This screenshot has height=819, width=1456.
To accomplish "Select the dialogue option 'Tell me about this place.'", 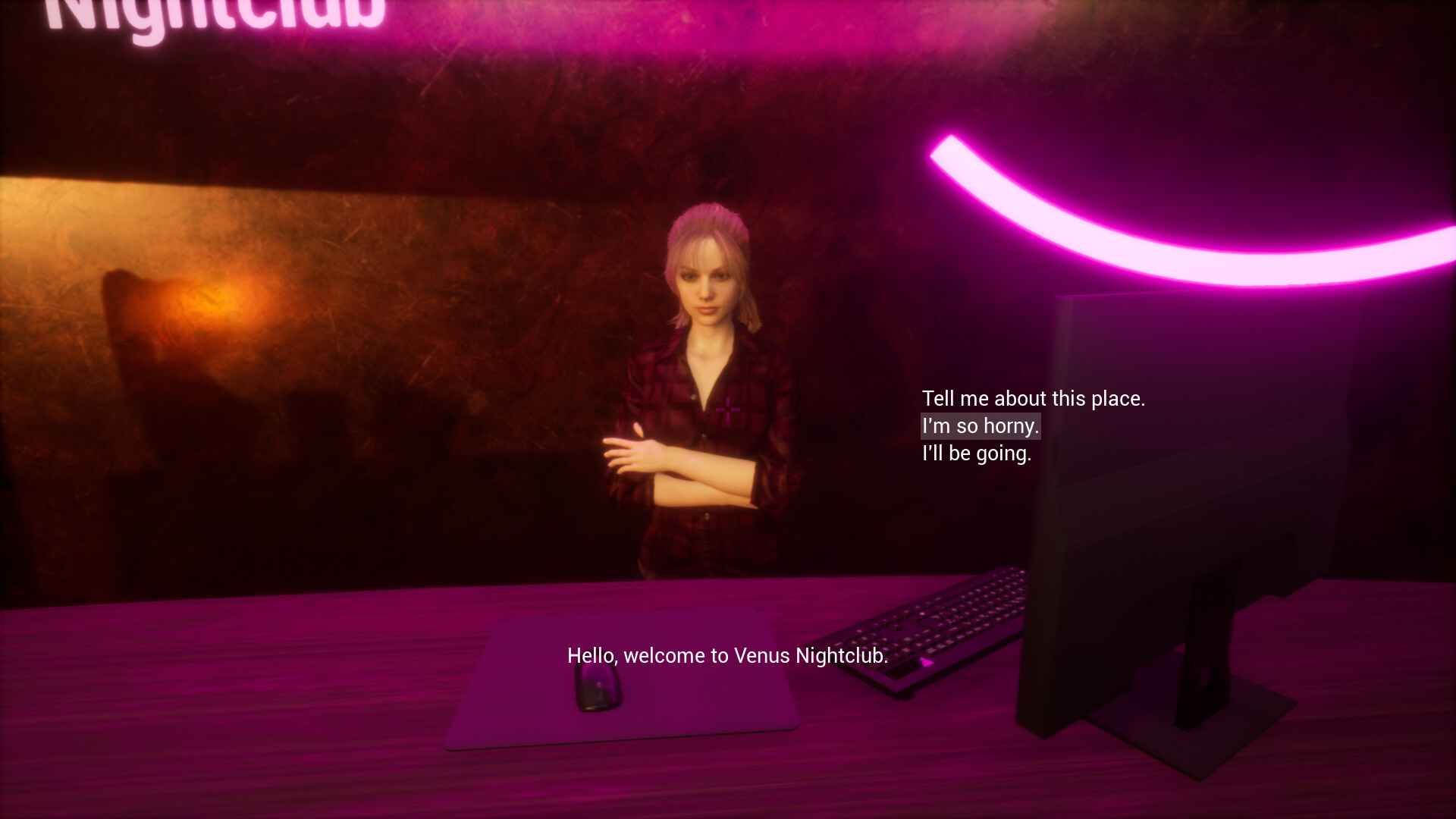I will (1034, 398).
